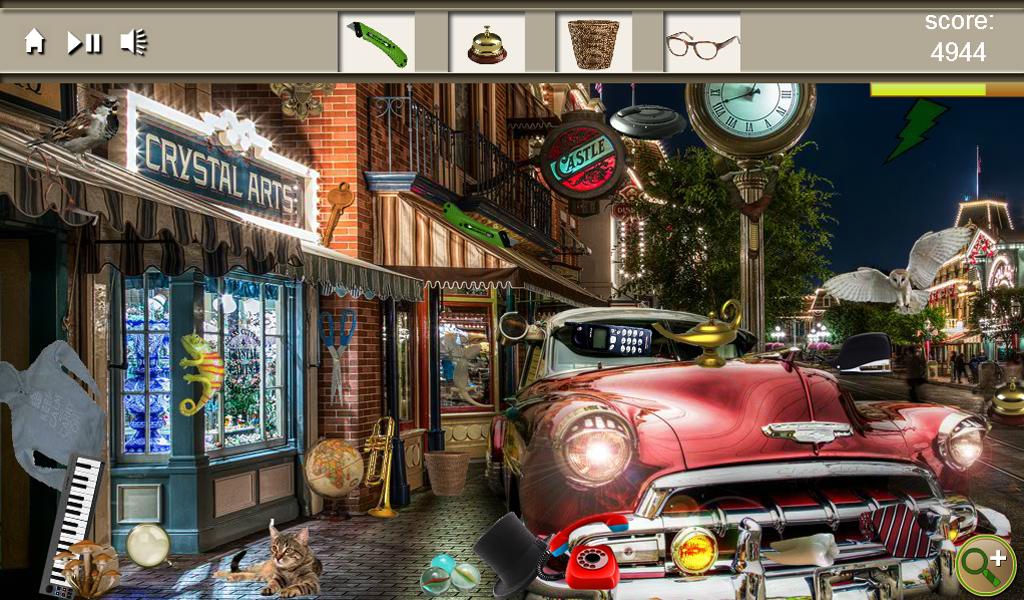This screenshot has width=1024, height=600.
Task: Select the service bell target slot
Action: 487,43
